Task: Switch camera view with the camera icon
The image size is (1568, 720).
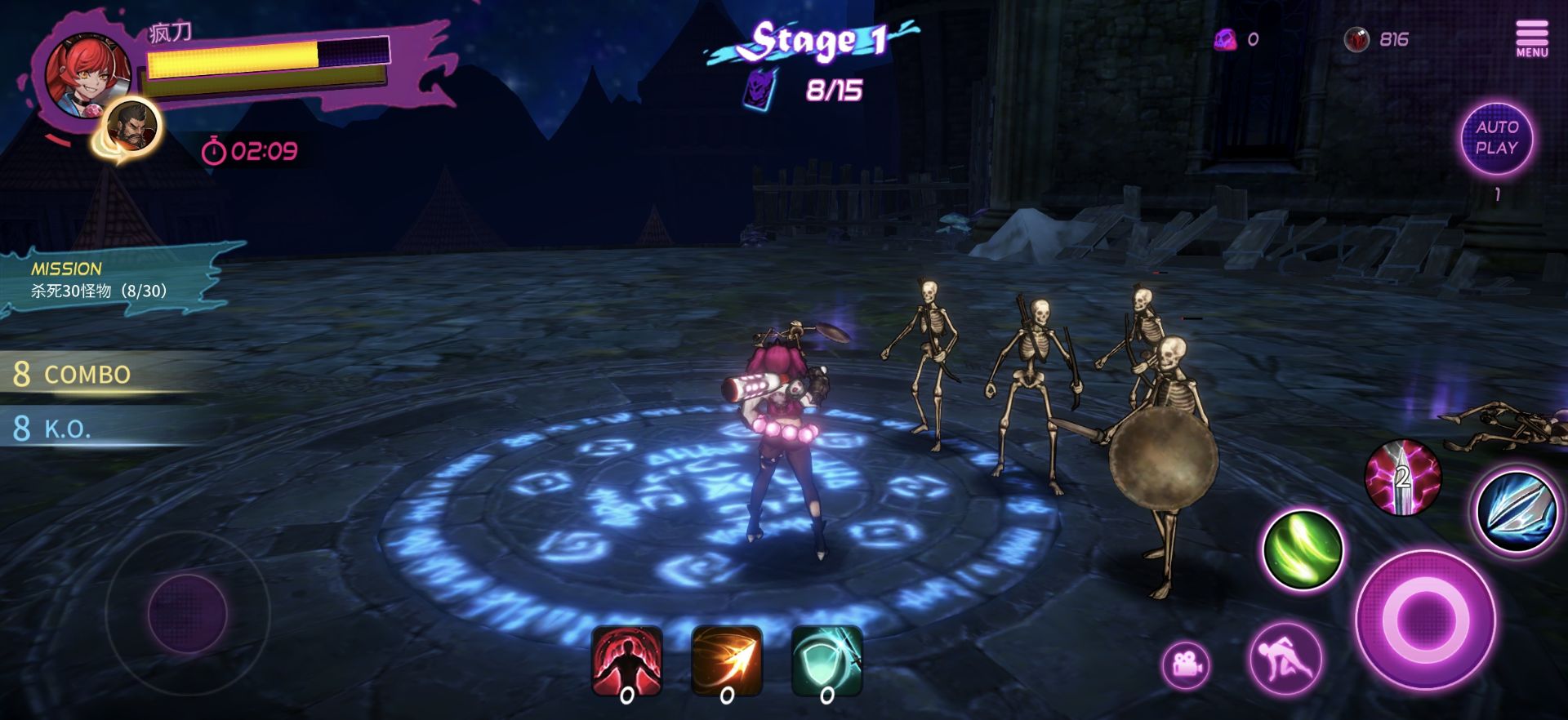Action: coord(1186,664)
